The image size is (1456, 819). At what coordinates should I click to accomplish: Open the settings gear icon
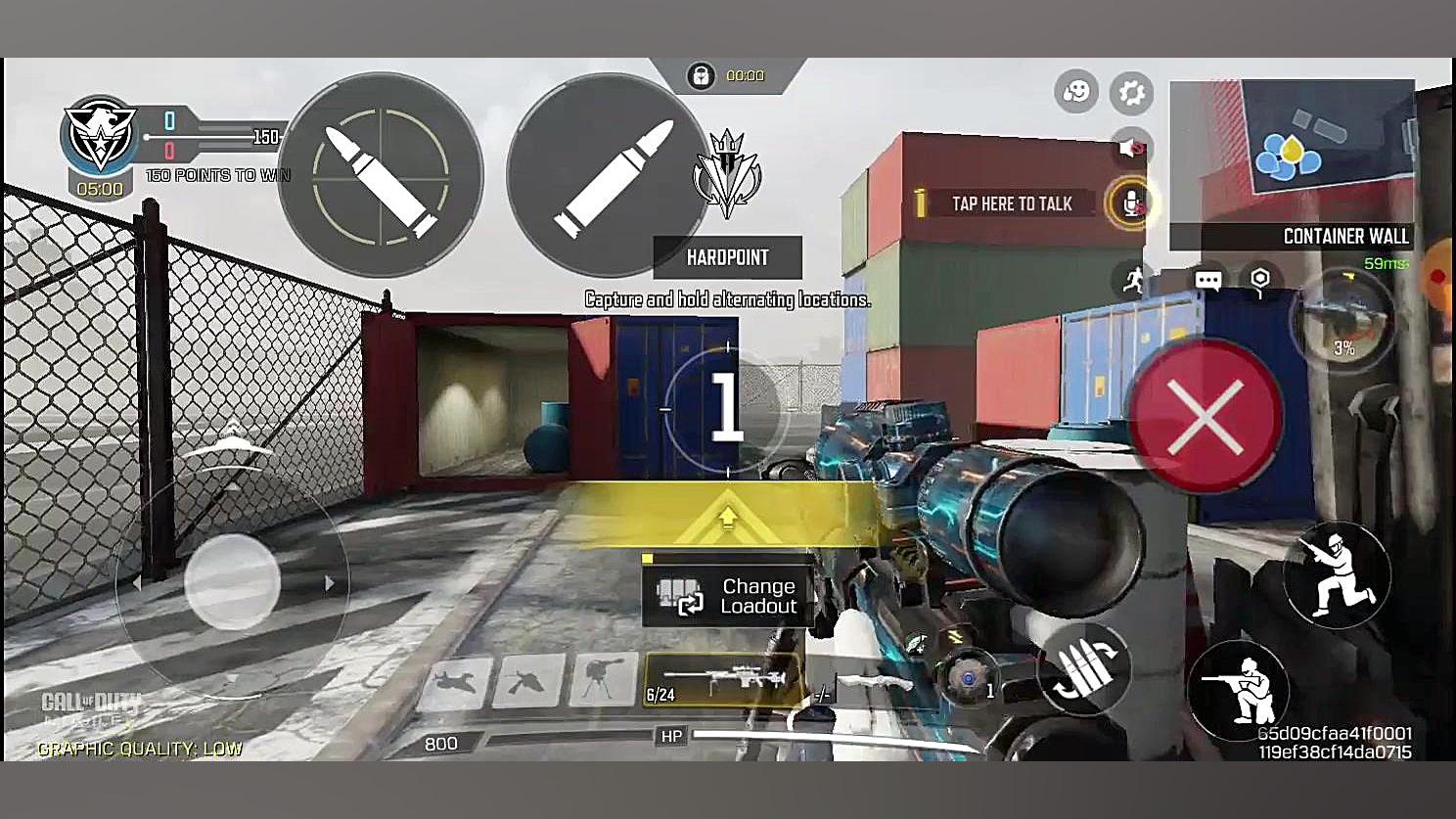(1132, 93)
